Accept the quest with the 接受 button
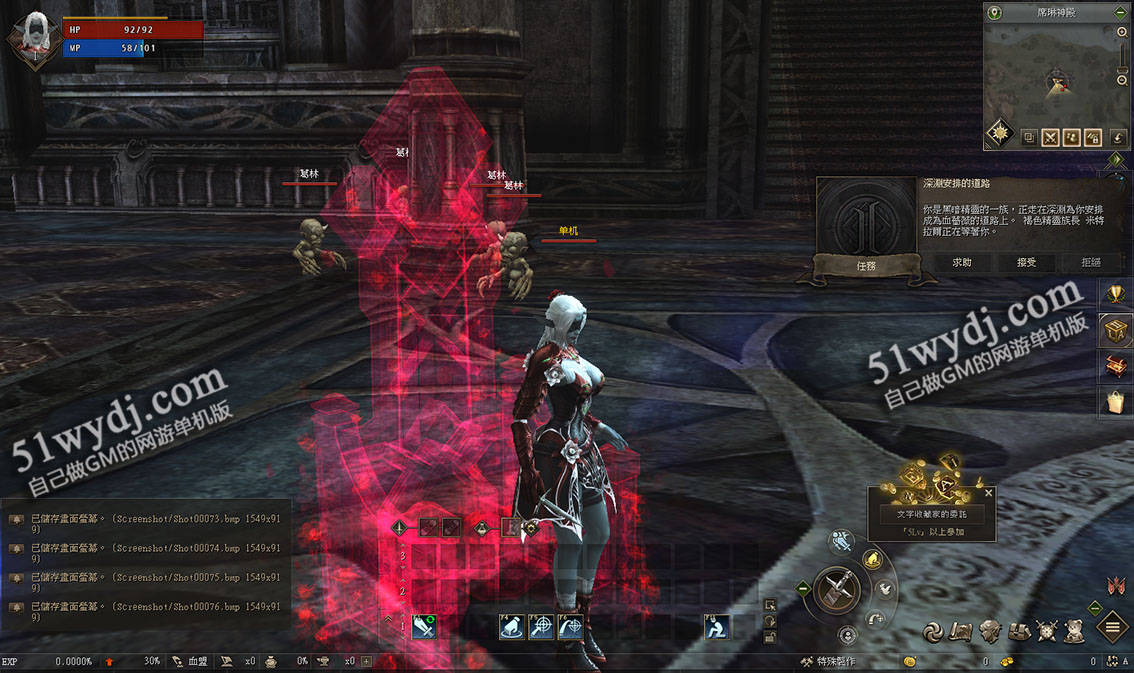 coord(1026,262)
